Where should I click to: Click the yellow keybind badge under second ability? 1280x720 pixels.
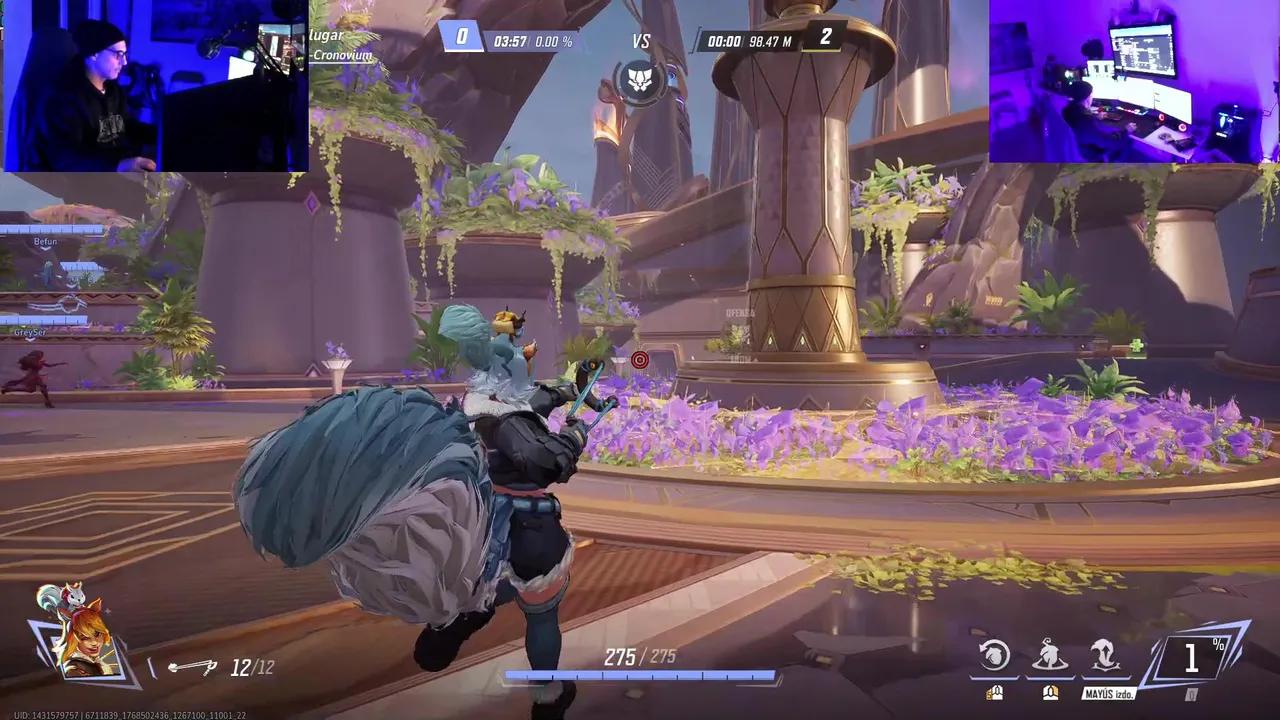pos(1048,690)
